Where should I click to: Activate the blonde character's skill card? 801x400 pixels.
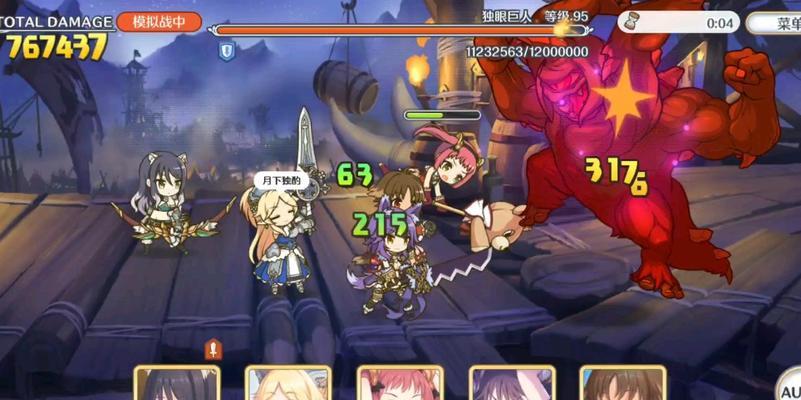tap(288, 384)
